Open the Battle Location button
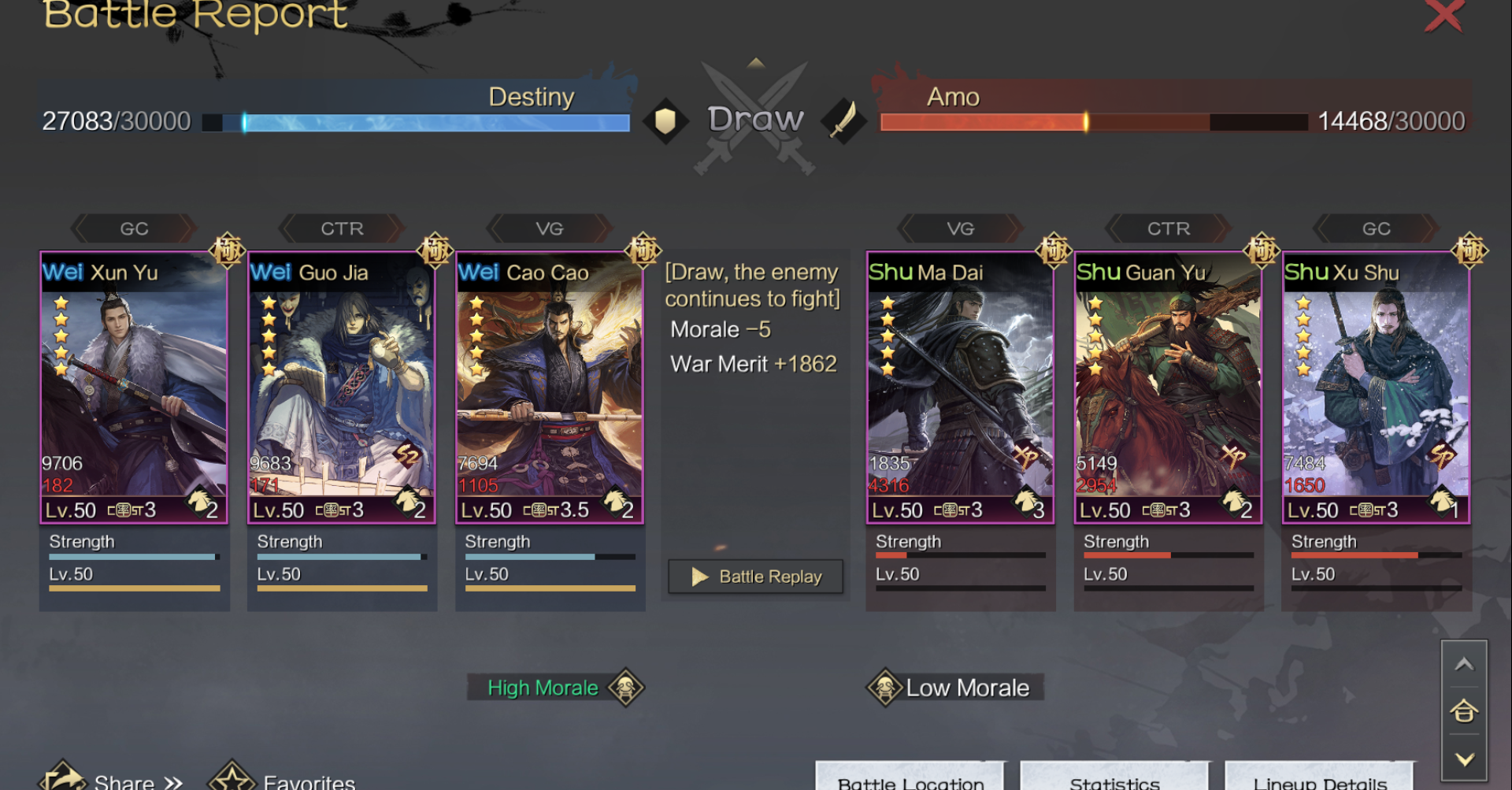 pos(910,780)
